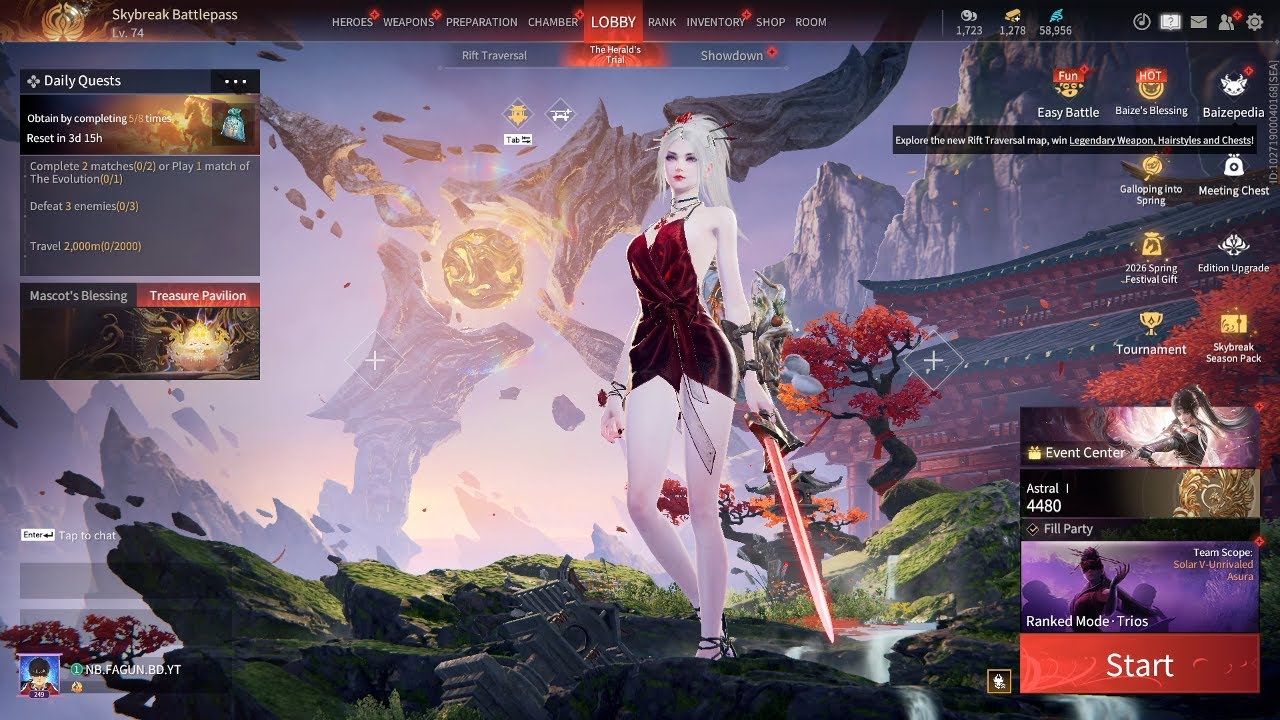Screen dimensions: 1280x720
Task: Switch to the Rank page
Action: [662, 22]
